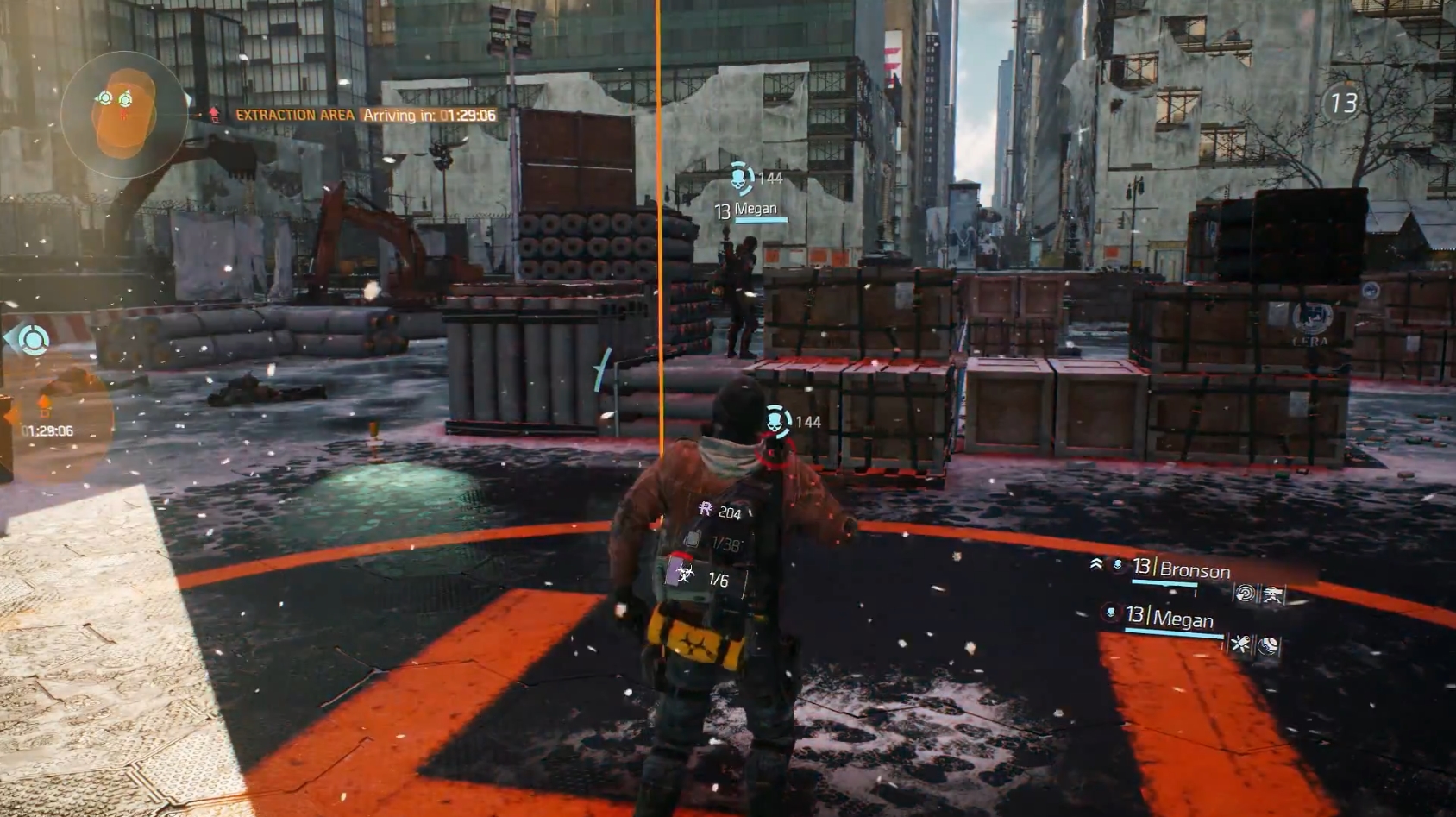Toggle the rank chevron badge beside Bronson
Viewport: 1456px width, 817px height.
(1096, 563)
